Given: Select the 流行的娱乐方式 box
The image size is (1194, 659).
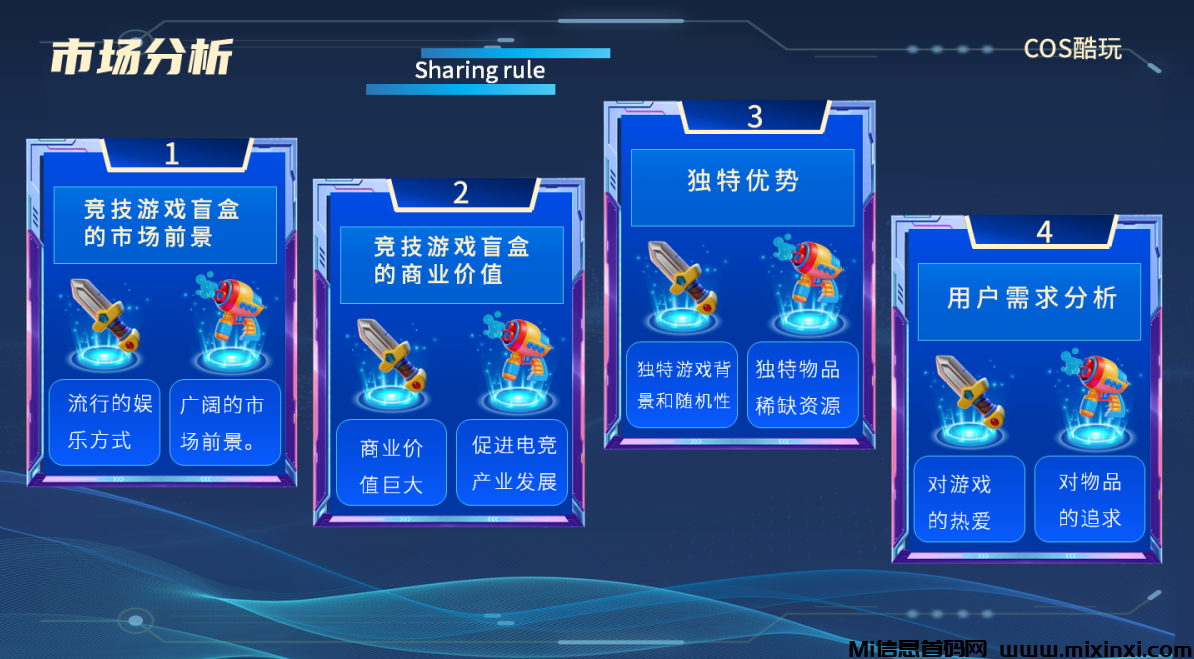Looking at the screenshot, I should coord(104,422).
